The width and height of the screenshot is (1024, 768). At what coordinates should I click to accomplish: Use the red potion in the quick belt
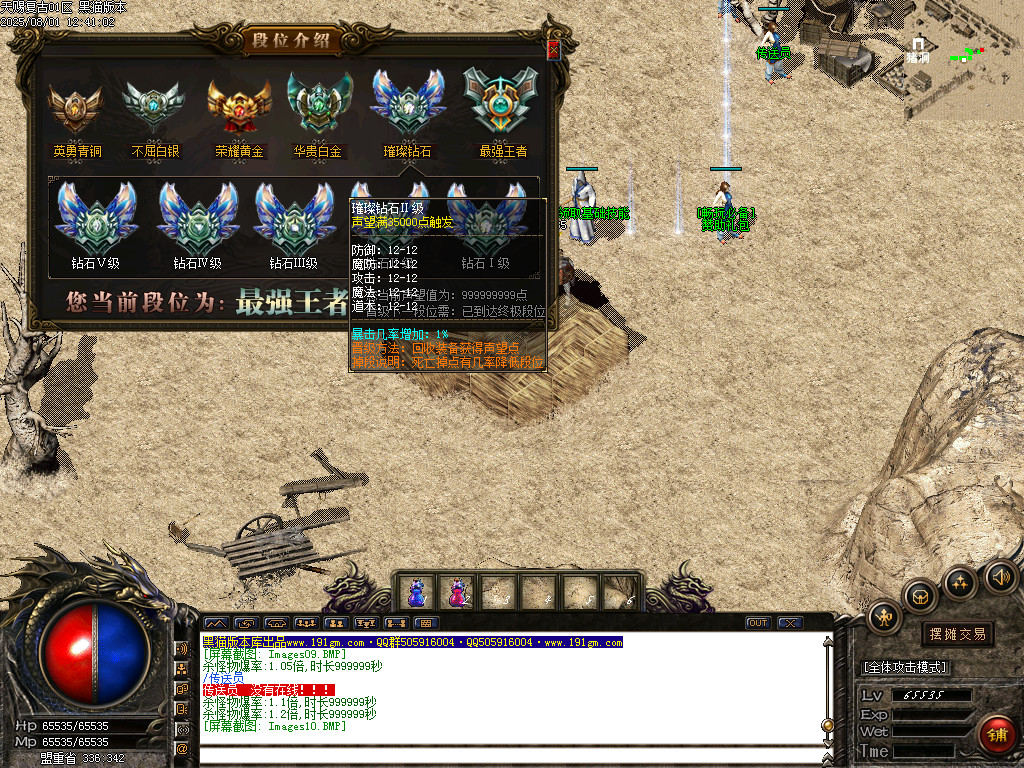click(x=457, y=593)
